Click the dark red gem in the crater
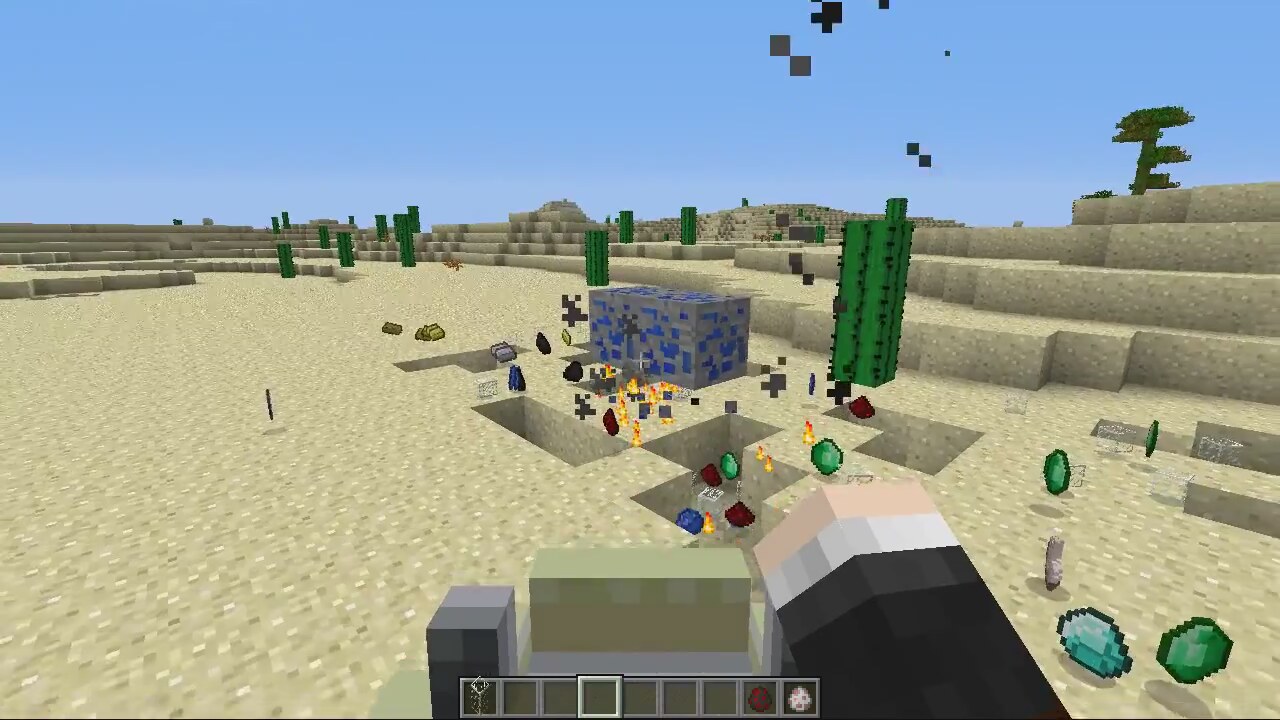The width and height of the screenshot is (1280, 720). point(610,420)
